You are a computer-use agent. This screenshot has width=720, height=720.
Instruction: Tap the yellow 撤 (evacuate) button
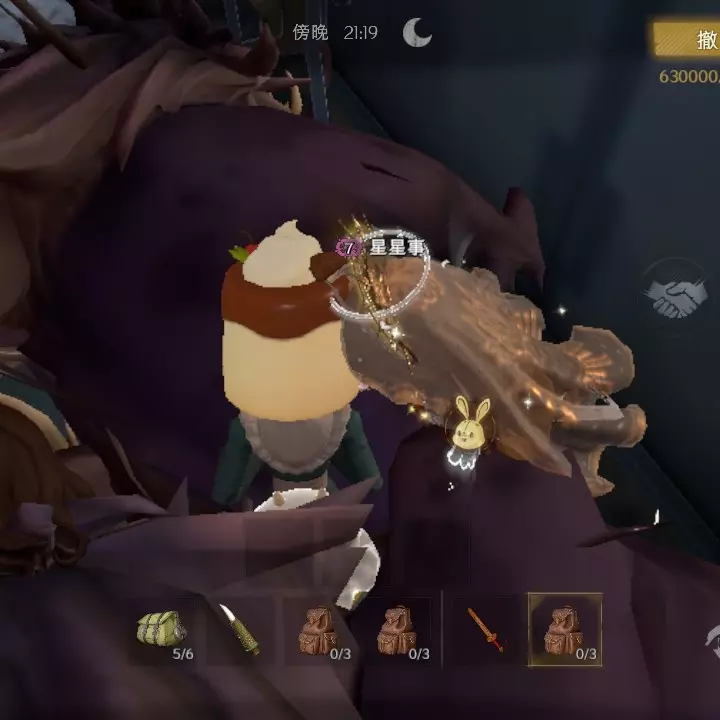(688, 41)
